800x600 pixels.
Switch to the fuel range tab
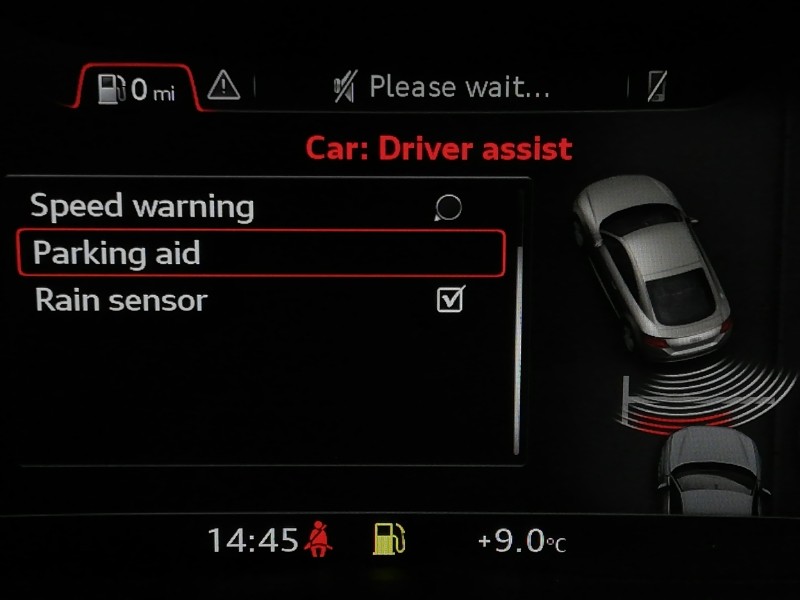136,89
